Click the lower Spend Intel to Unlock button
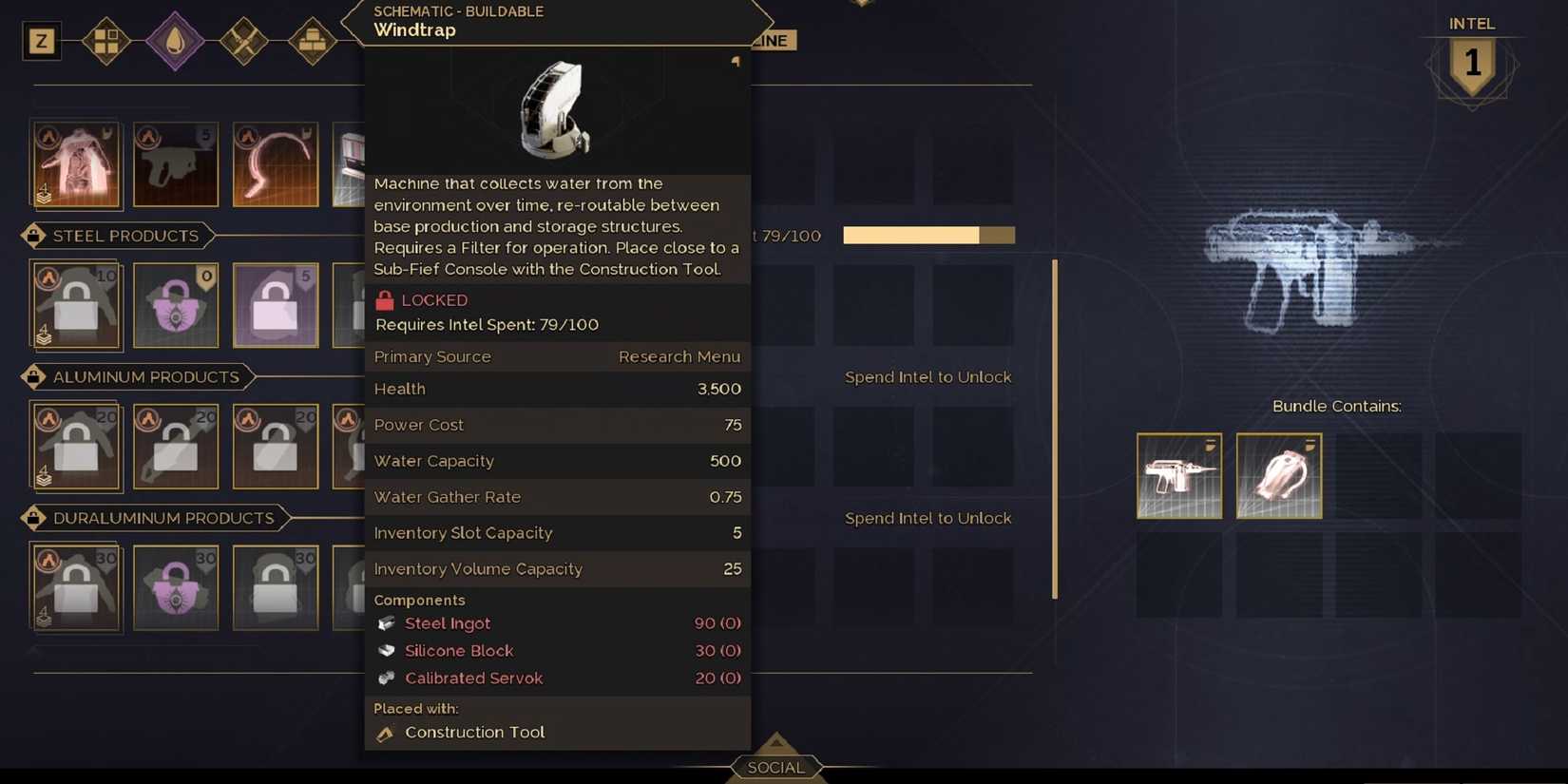This screenshot has width=1568, height=784. (928, 518)
